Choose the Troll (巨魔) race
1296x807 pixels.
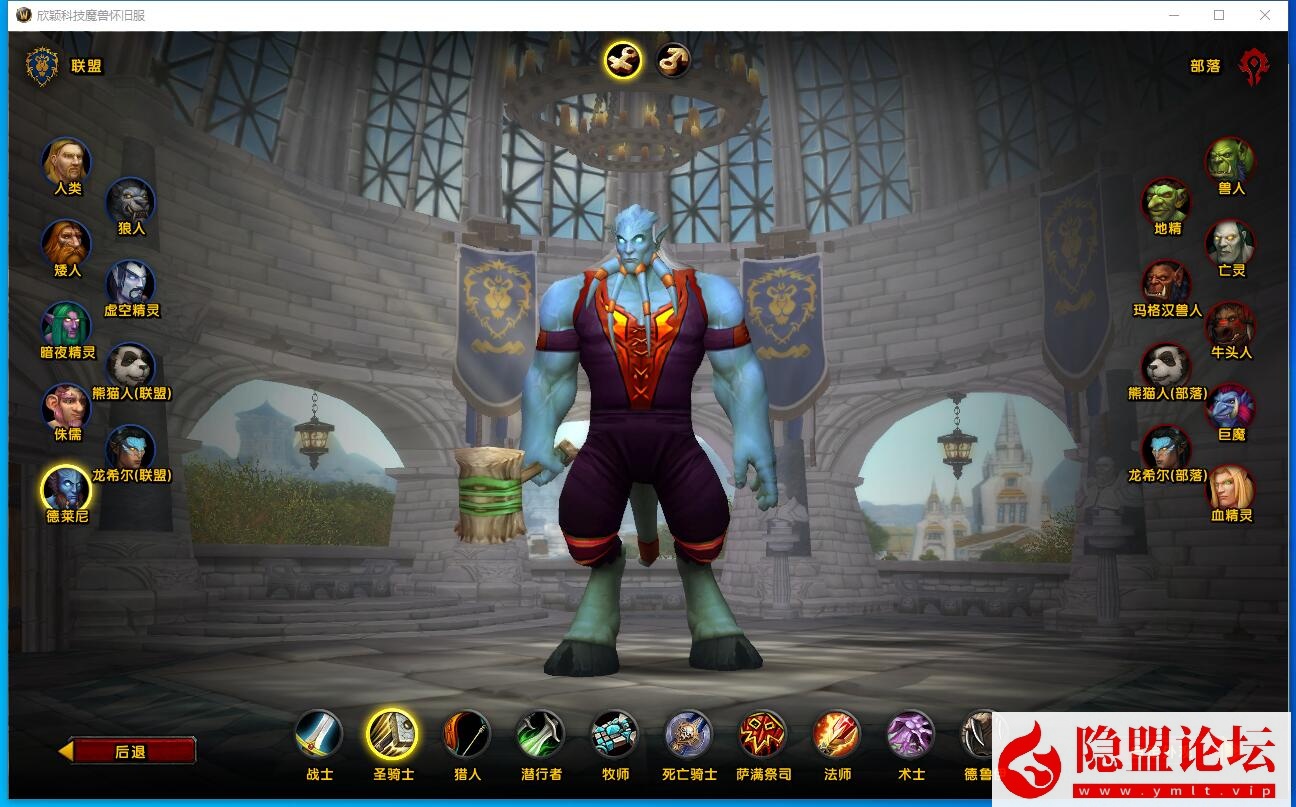(x=1230, y=408)
